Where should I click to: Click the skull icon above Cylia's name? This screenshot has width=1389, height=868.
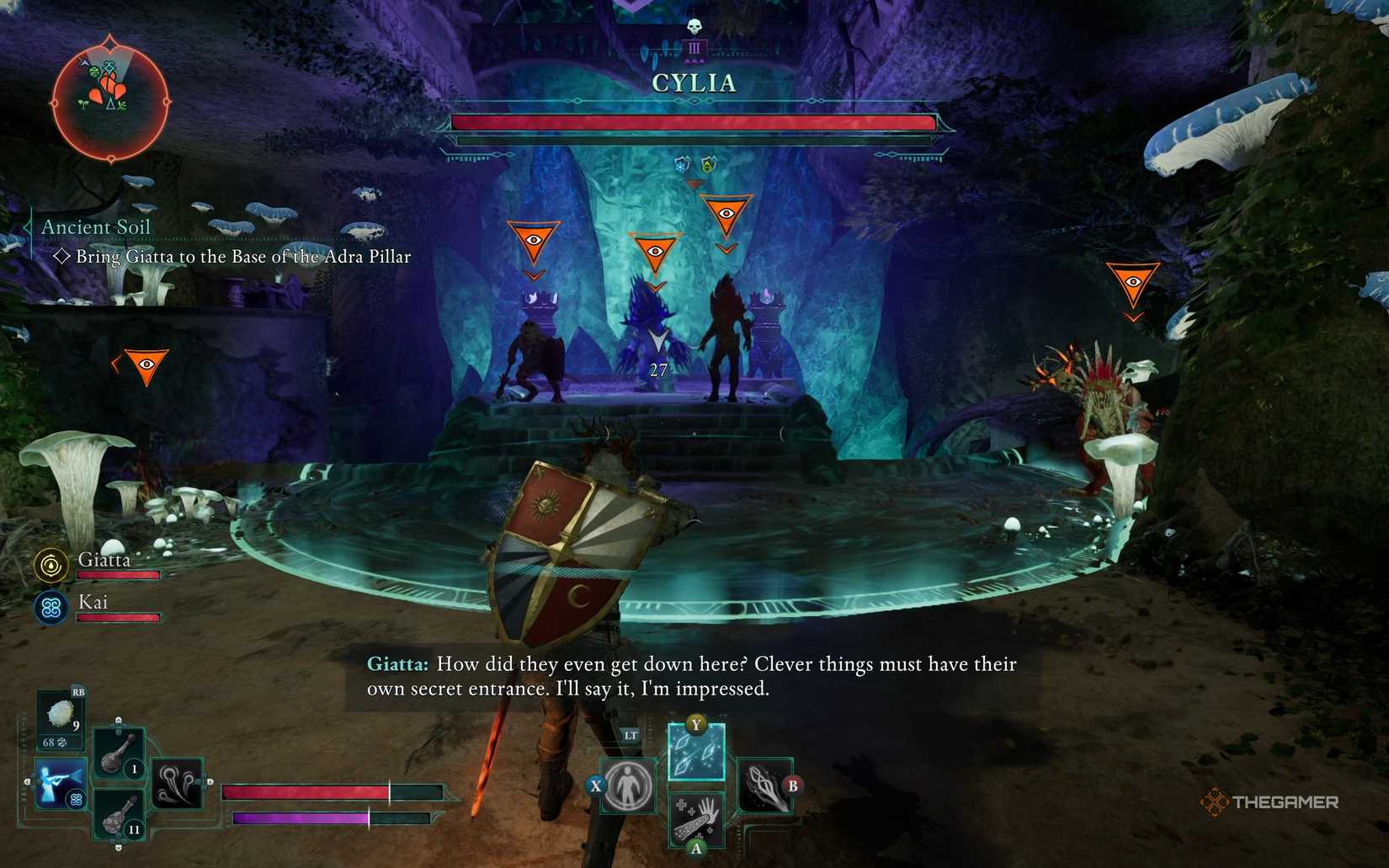694,25
